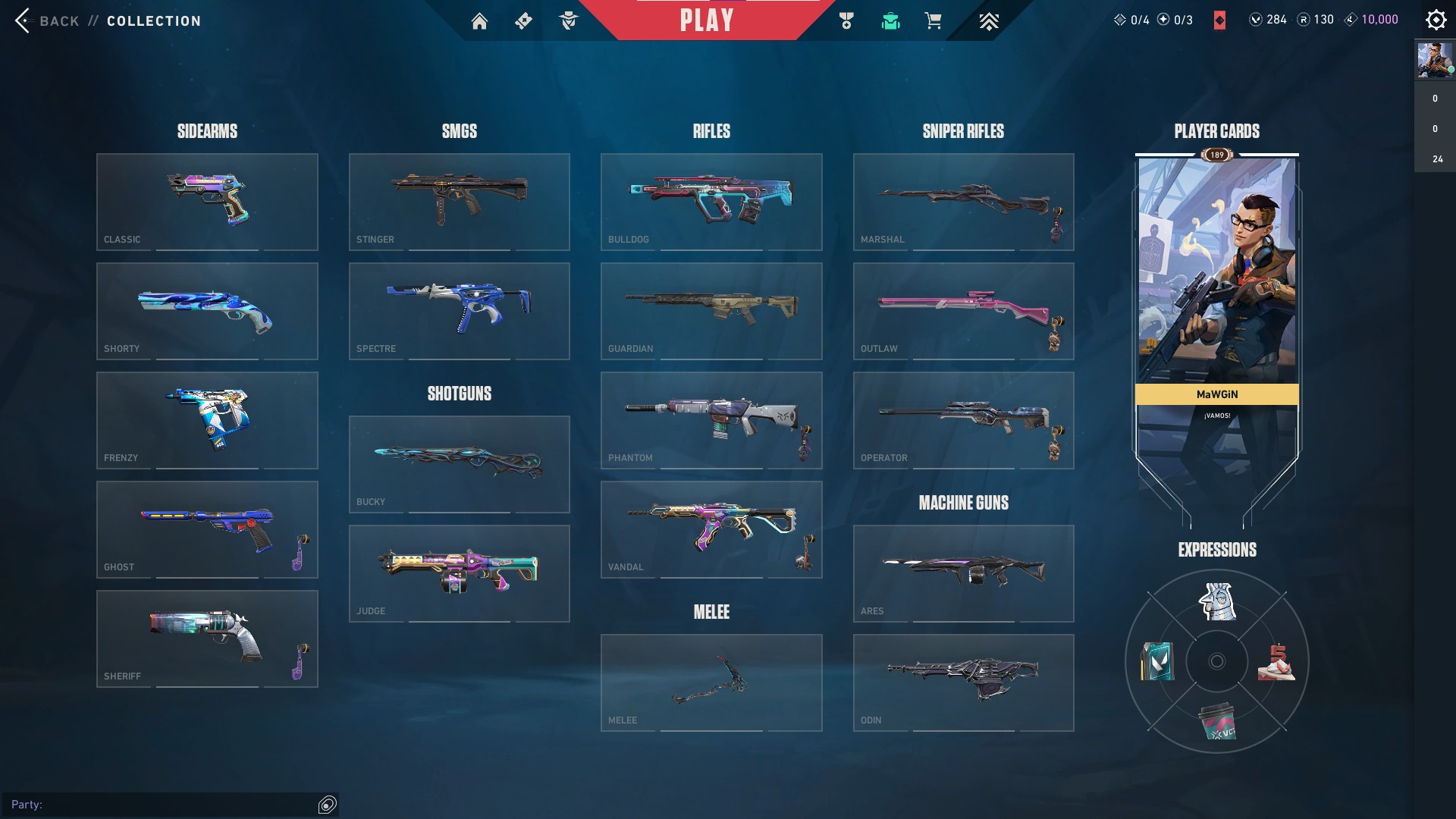This screenshot has height=819, width=1456.
Task: Go back from the Collection screen
Action: (x=45, y=21)
